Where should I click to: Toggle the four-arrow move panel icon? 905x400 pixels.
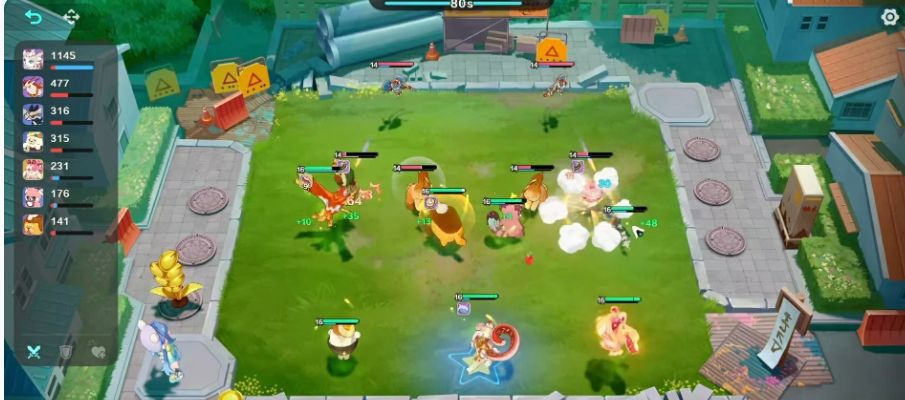pos(71,17)
